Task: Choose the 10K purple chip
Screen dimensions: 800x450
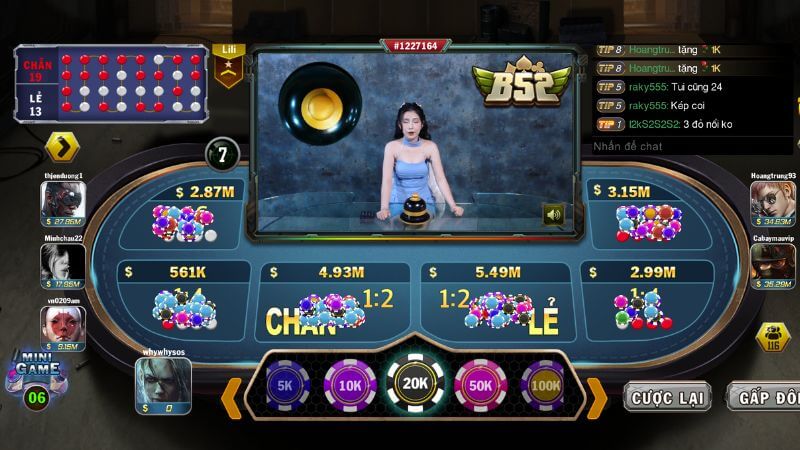Action: click(349, 385)
